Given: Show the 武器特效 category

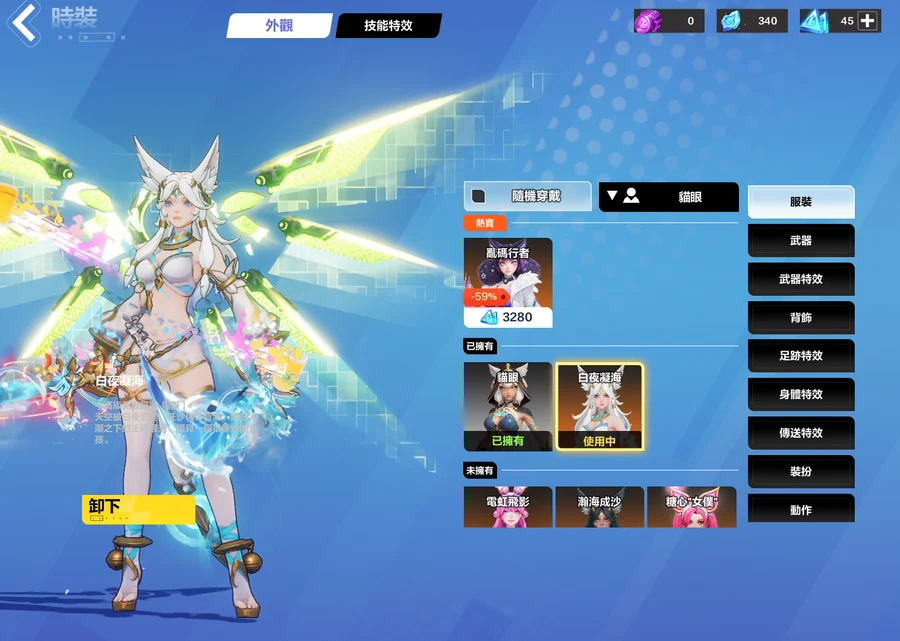Looking at the screenshot, I should [801, 279].
